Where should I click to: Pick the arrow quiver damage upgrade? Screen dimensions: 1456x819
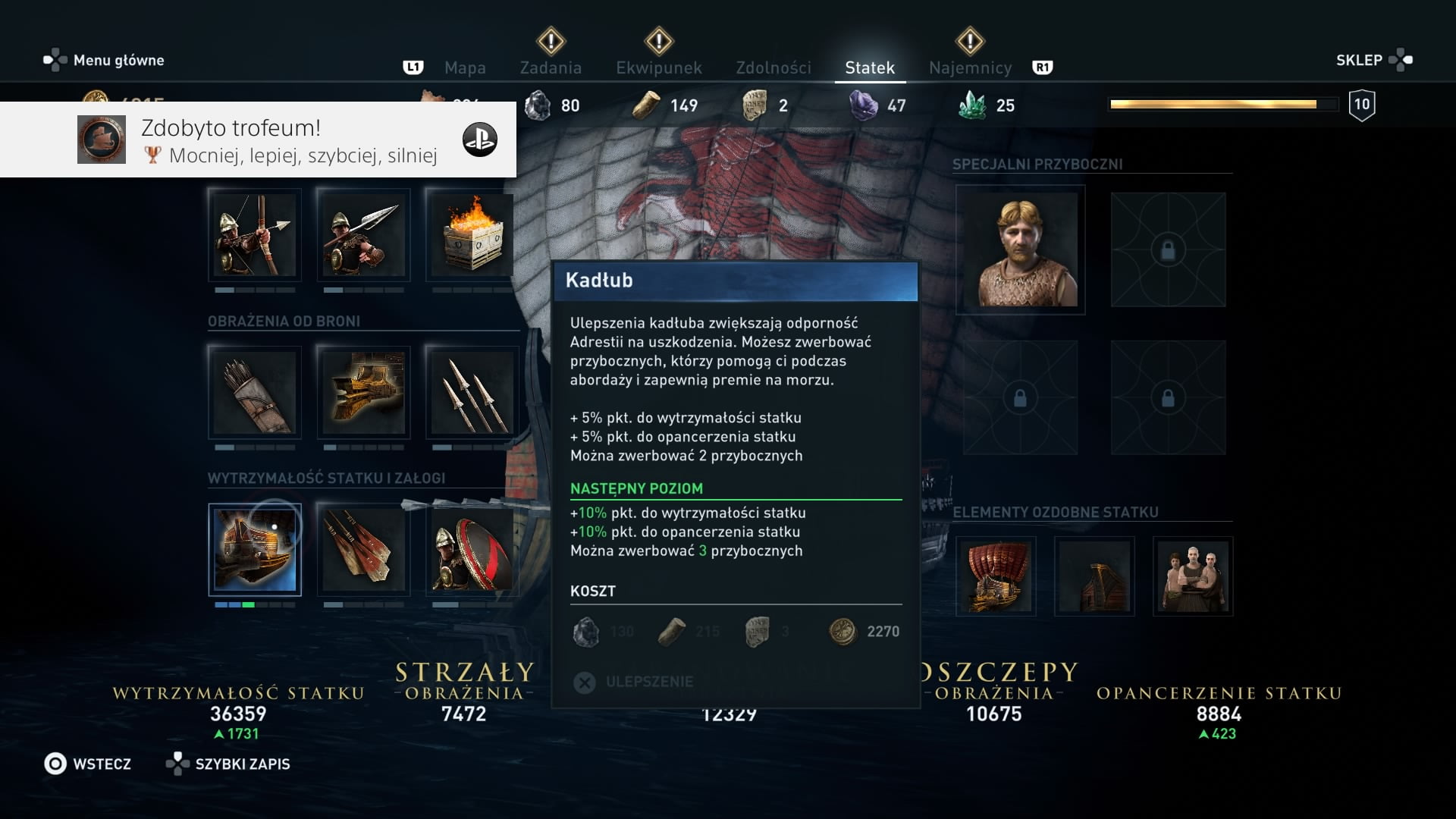tap(255, 392)
